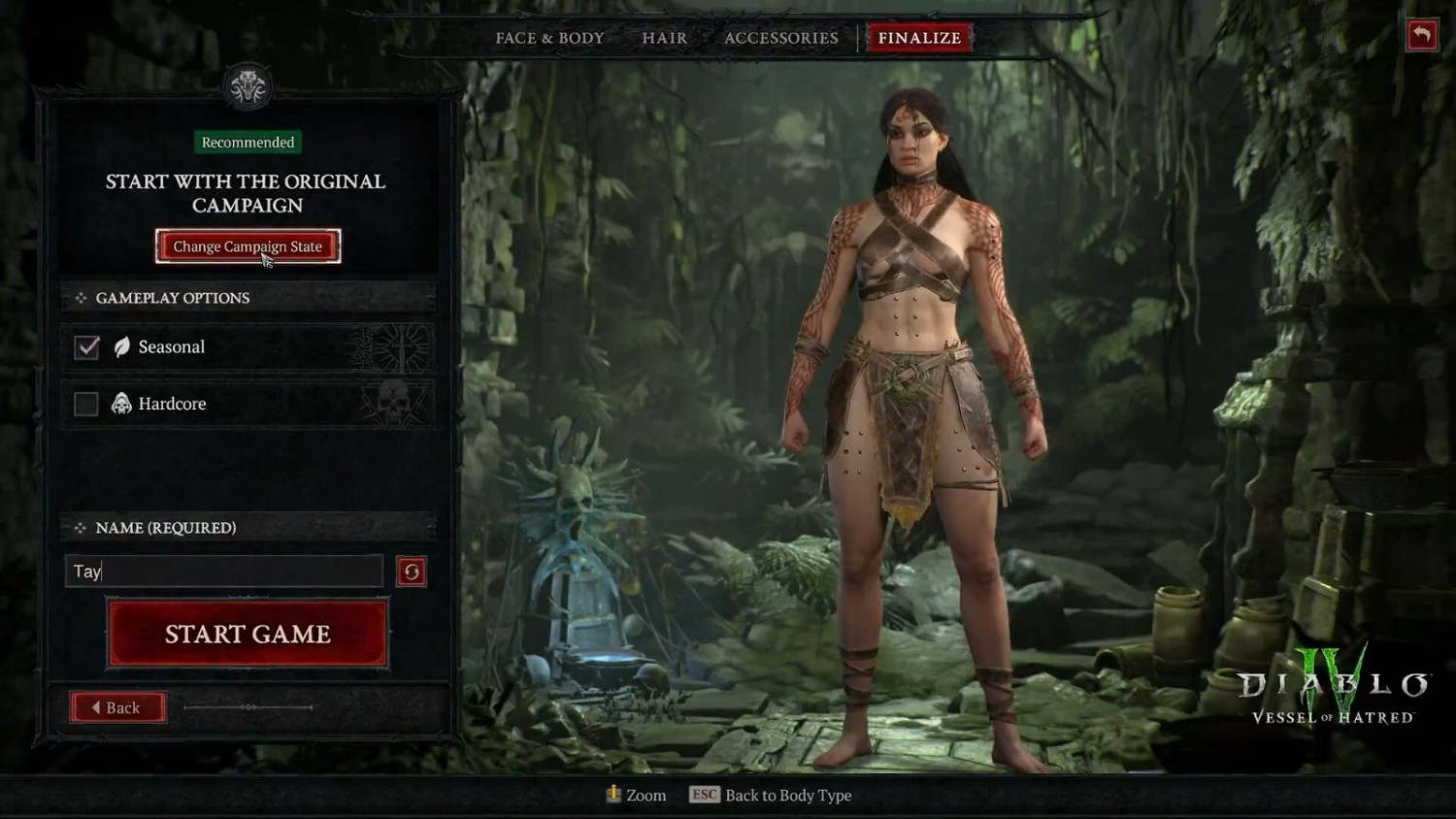Randomize the character name
1456x819 pixels.
coord(412,572)
